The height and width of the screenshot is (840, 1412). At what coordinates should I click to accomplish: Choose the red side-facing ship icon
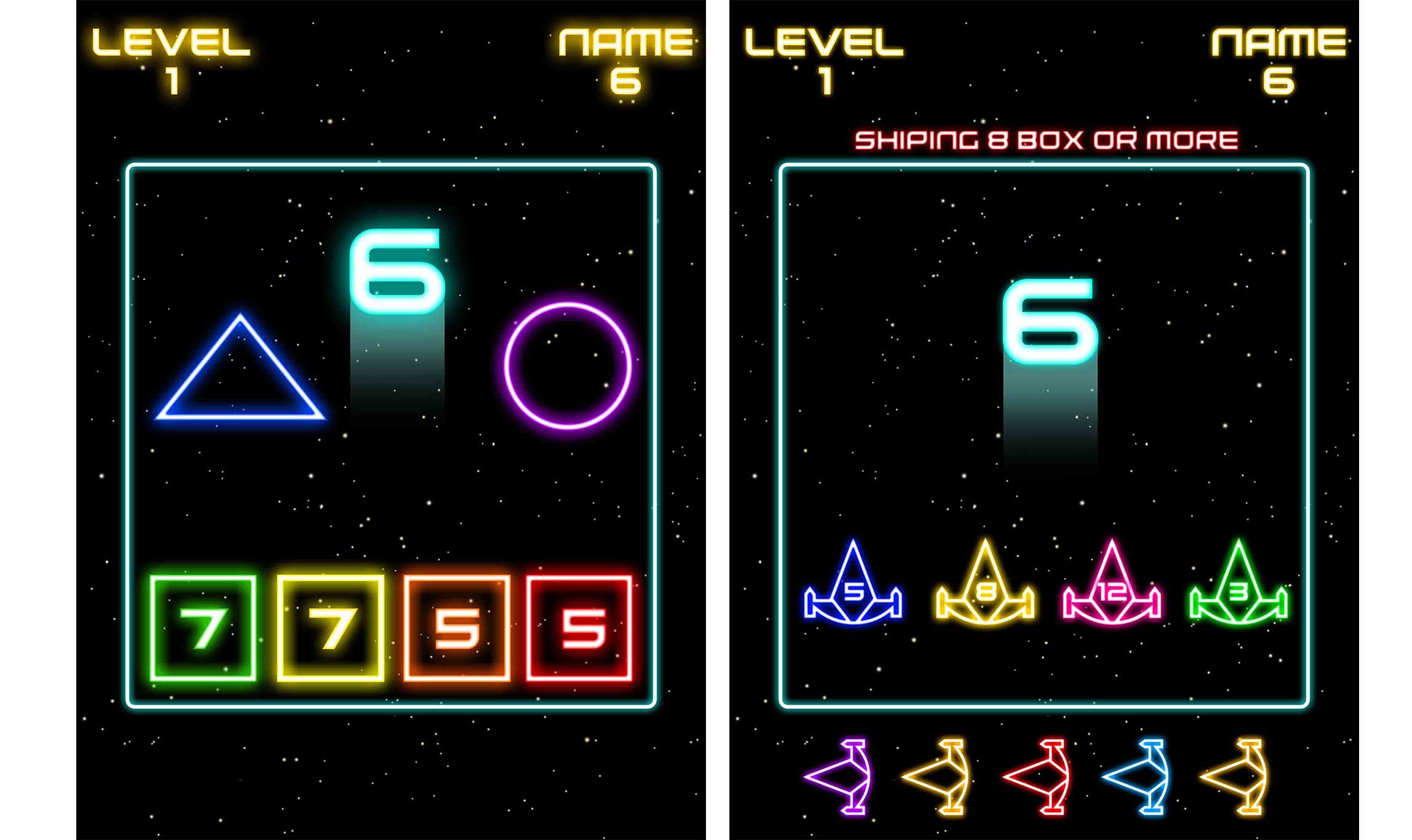click(x=1039, y=777)
